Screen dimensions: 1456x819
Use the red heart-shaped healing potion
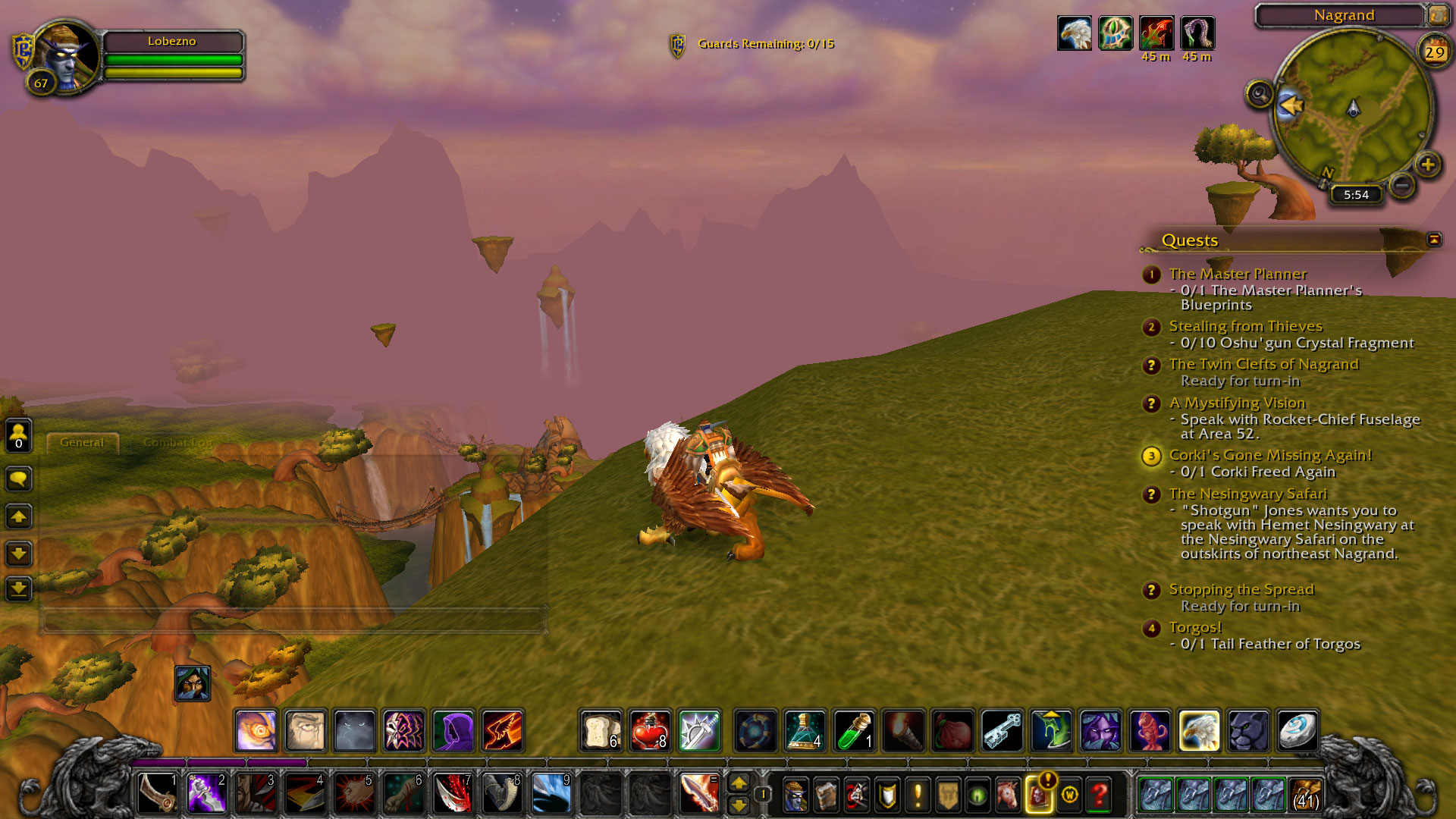pyautogui.click(x=650, y=730)
